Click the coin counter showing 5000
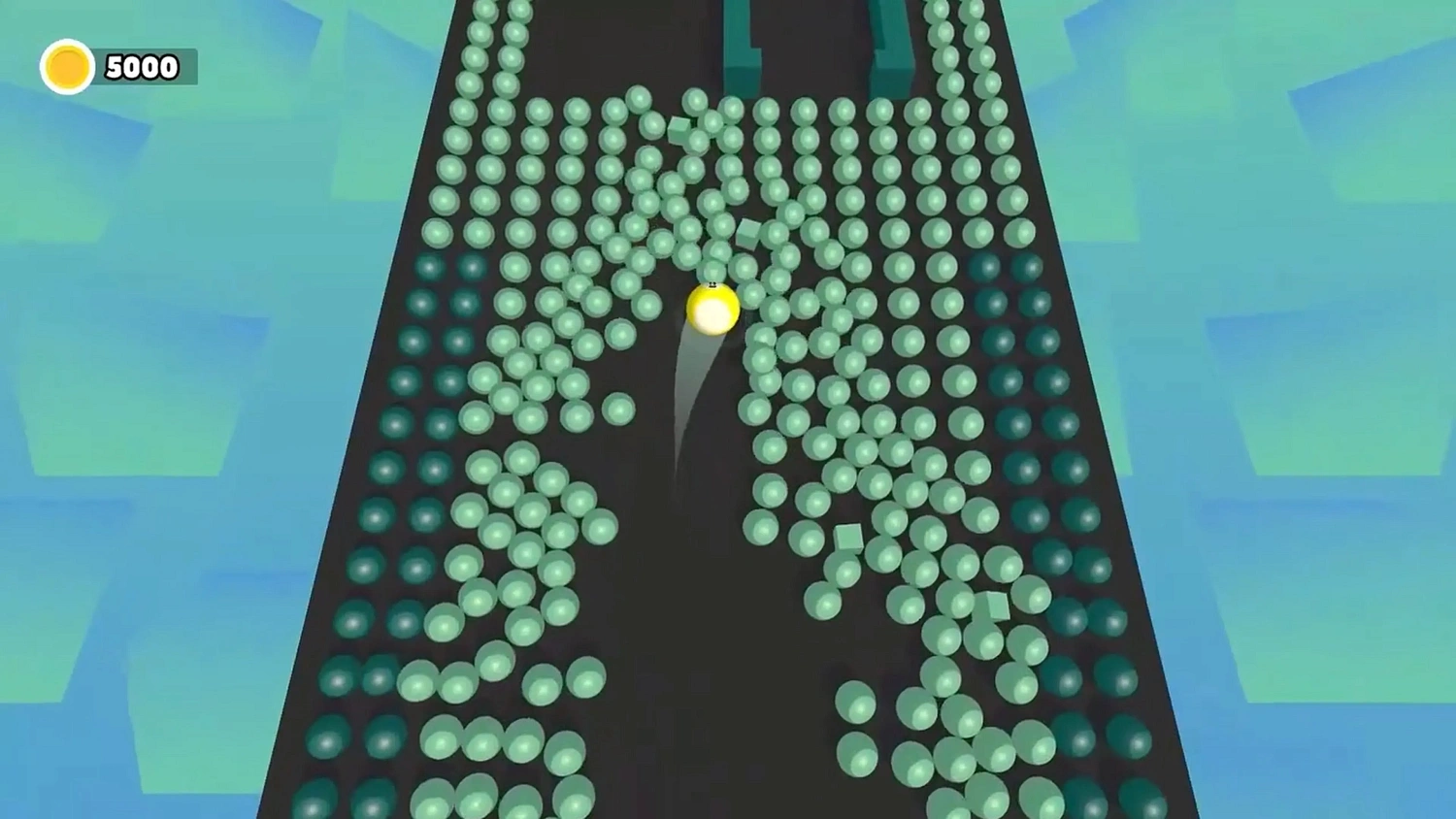The height and width of the screenshot is (819, 1456). pos(141,66)
